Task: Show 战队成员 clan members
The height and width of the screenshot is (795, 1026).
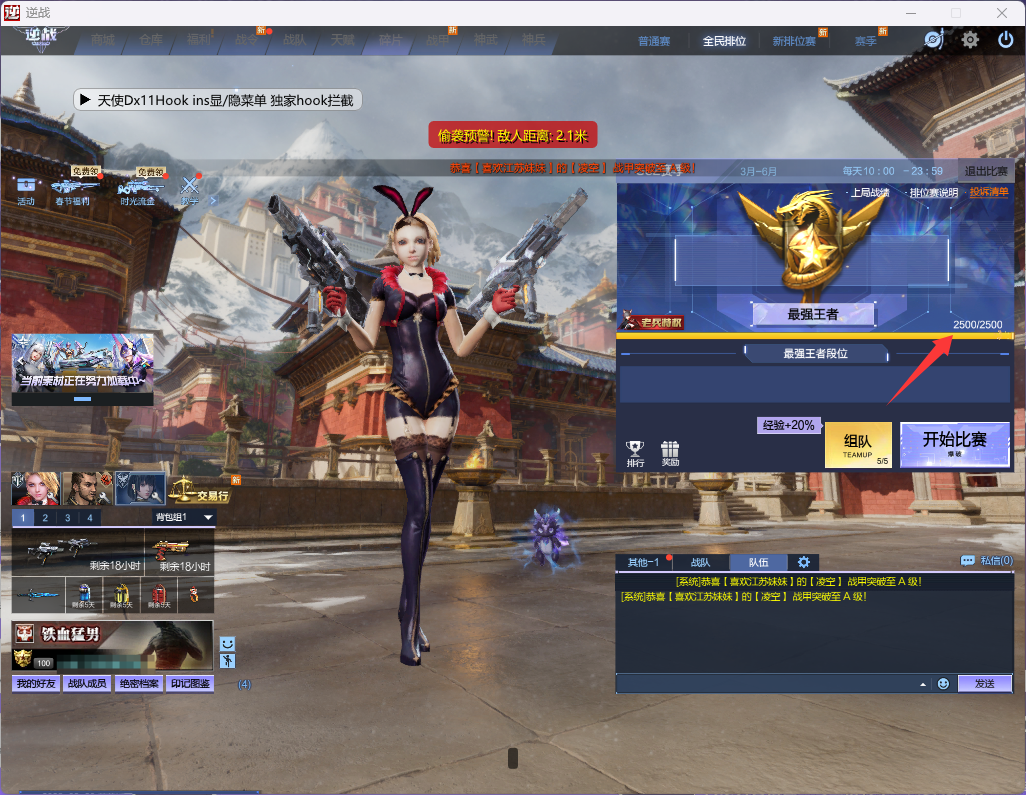Action: pyautogui.click(x=86, y=684)
